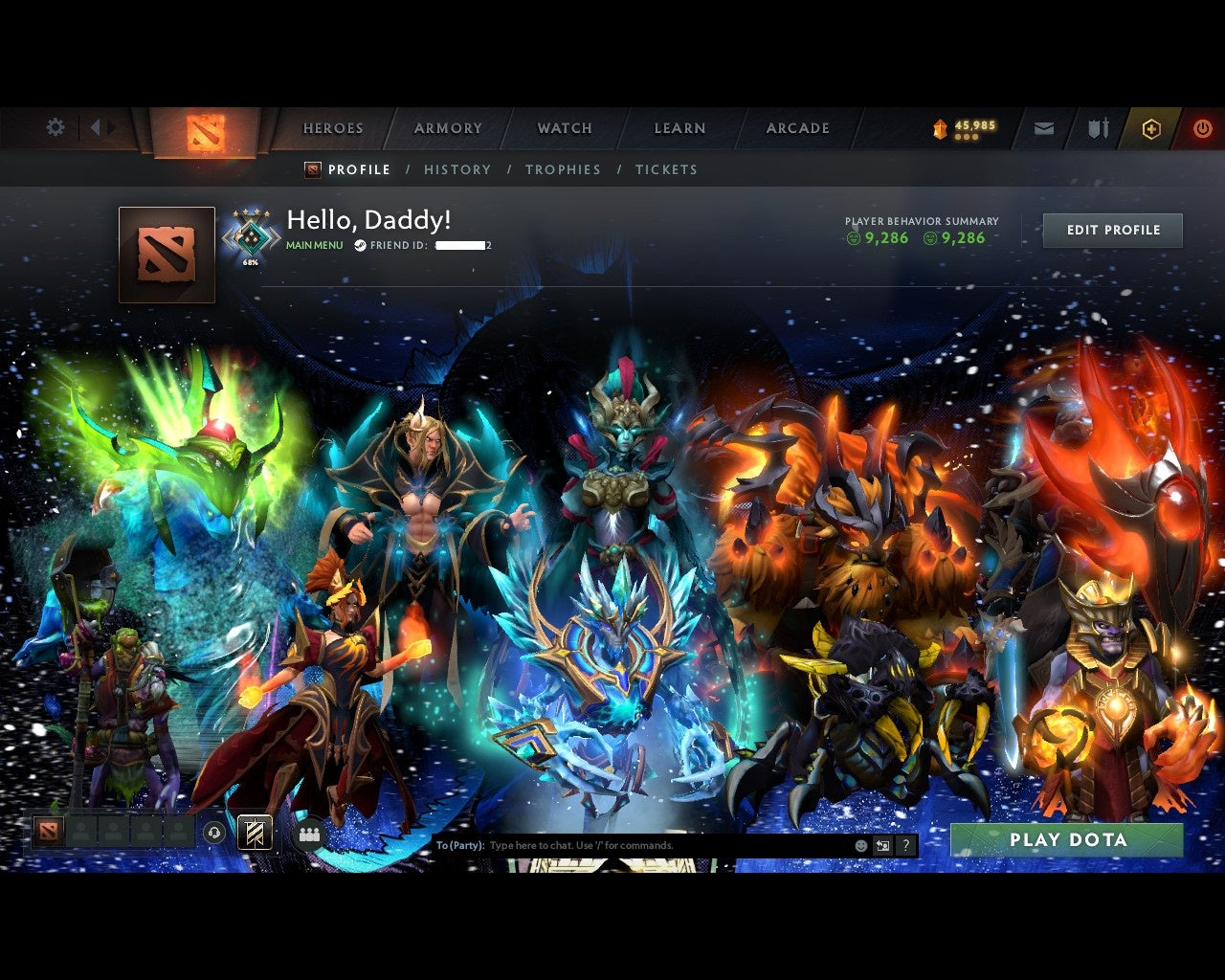Type in the party chat input field
1225x980 pixels.
[622, 845]
